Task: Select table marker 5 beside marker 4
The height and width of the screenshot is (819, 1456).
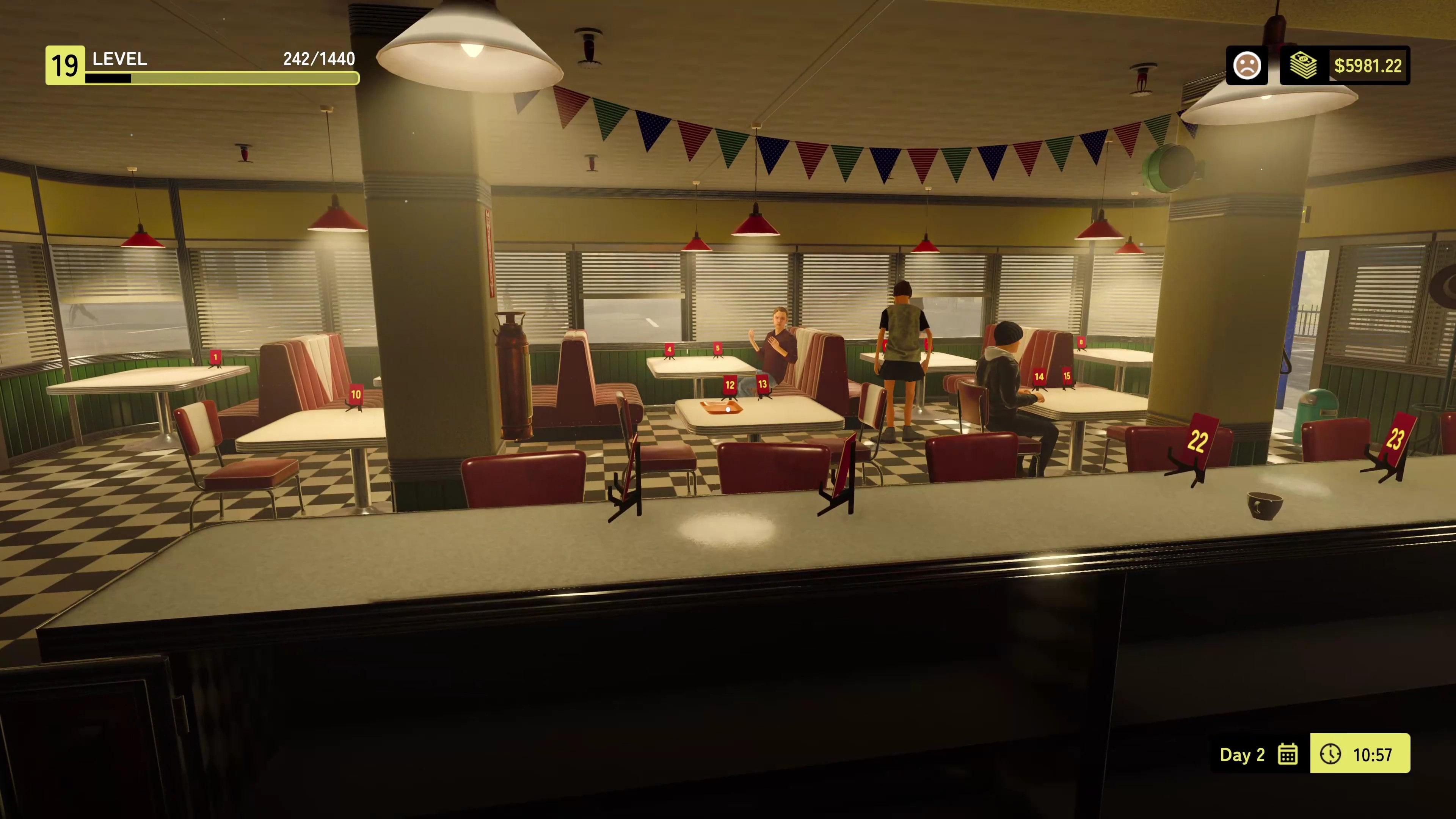Action: 717,348
